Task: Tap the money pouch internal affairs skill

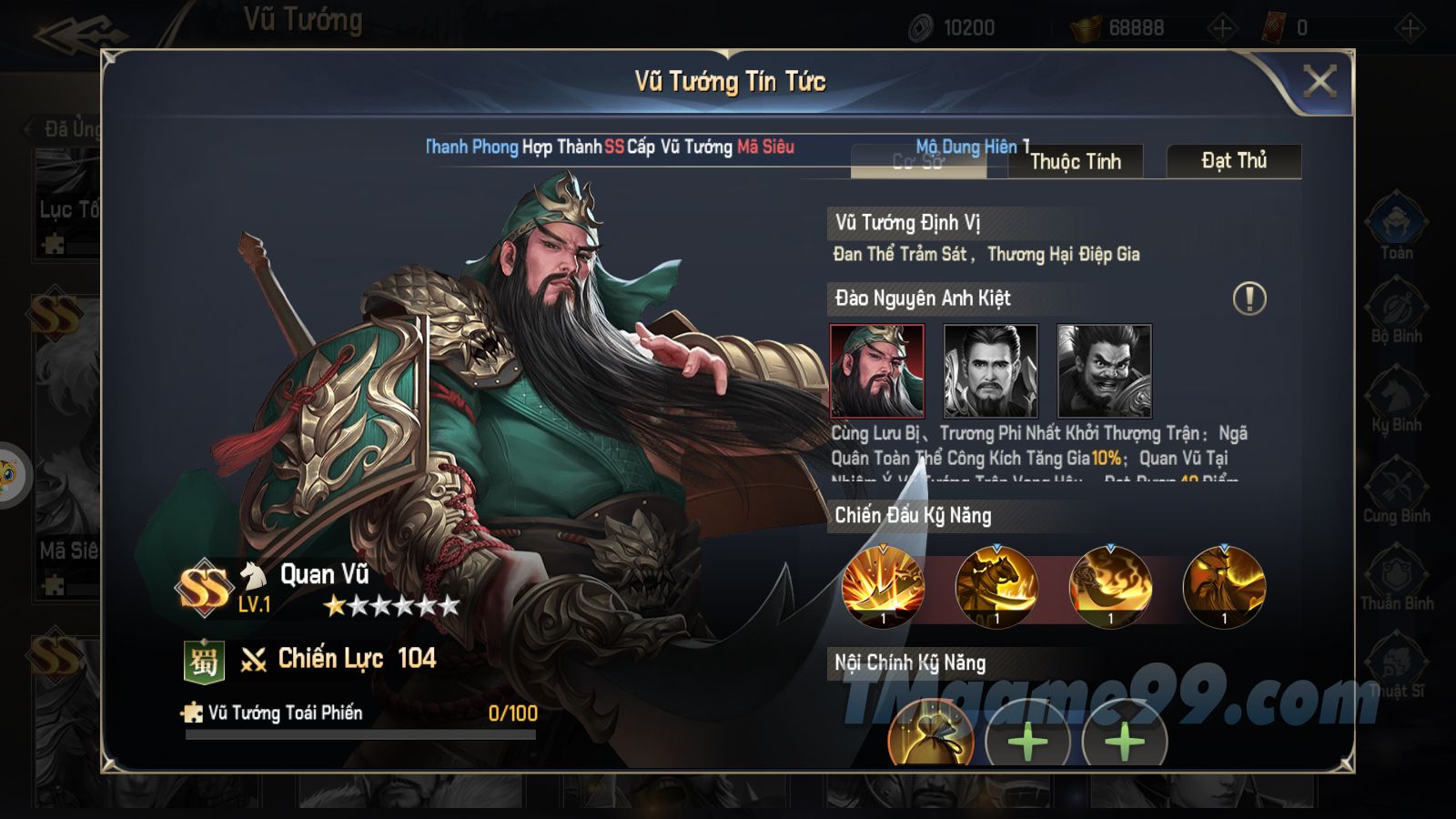Action: click(x=930, y=735)
